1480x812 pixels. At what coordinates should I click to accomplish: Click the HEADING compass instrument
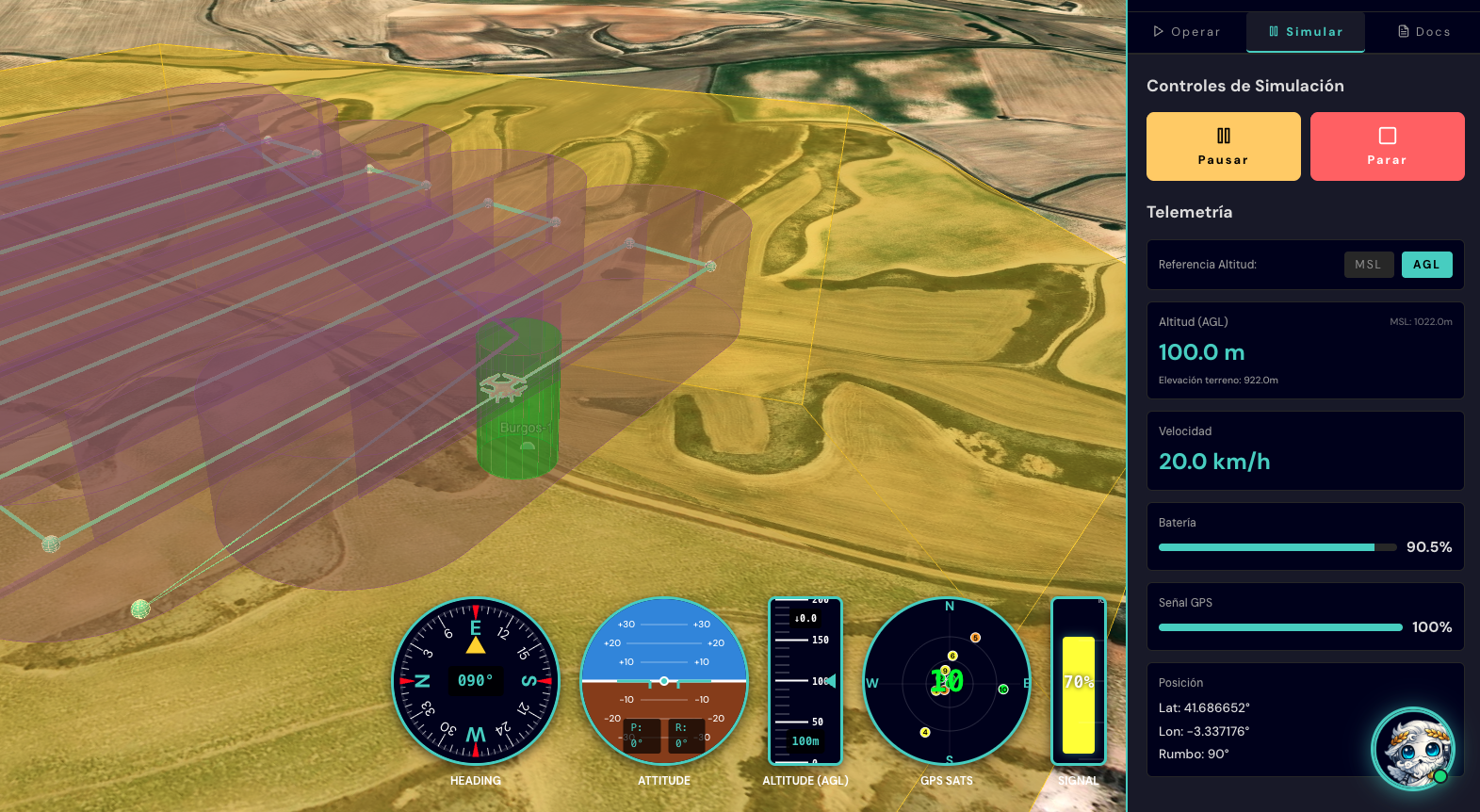[475, 681]
